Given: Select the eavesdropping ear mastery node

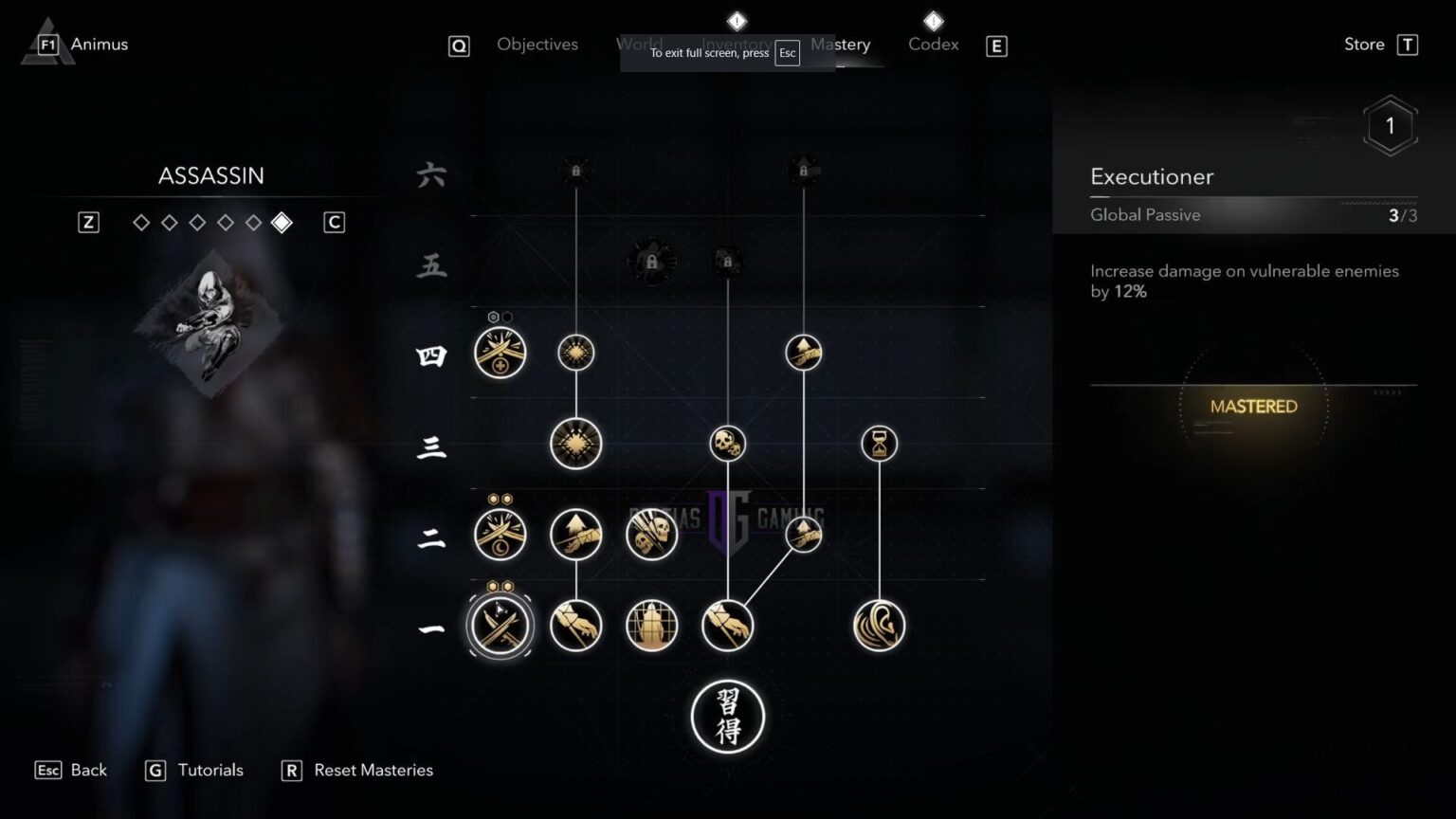Looking at the screenshot, I should coord(879,626).
